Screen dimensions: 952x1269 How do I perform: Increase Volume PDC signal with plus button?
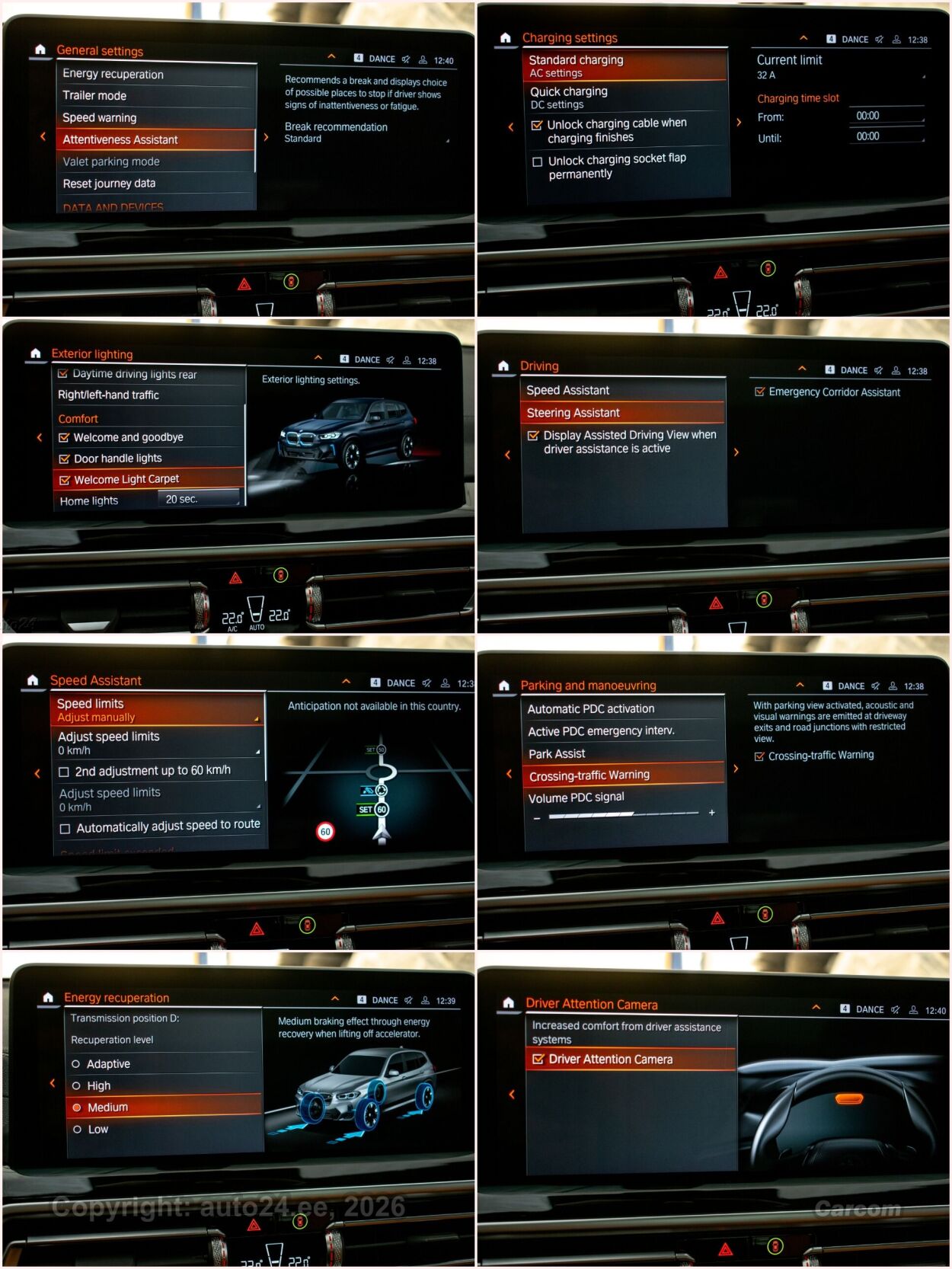(712, 813)
